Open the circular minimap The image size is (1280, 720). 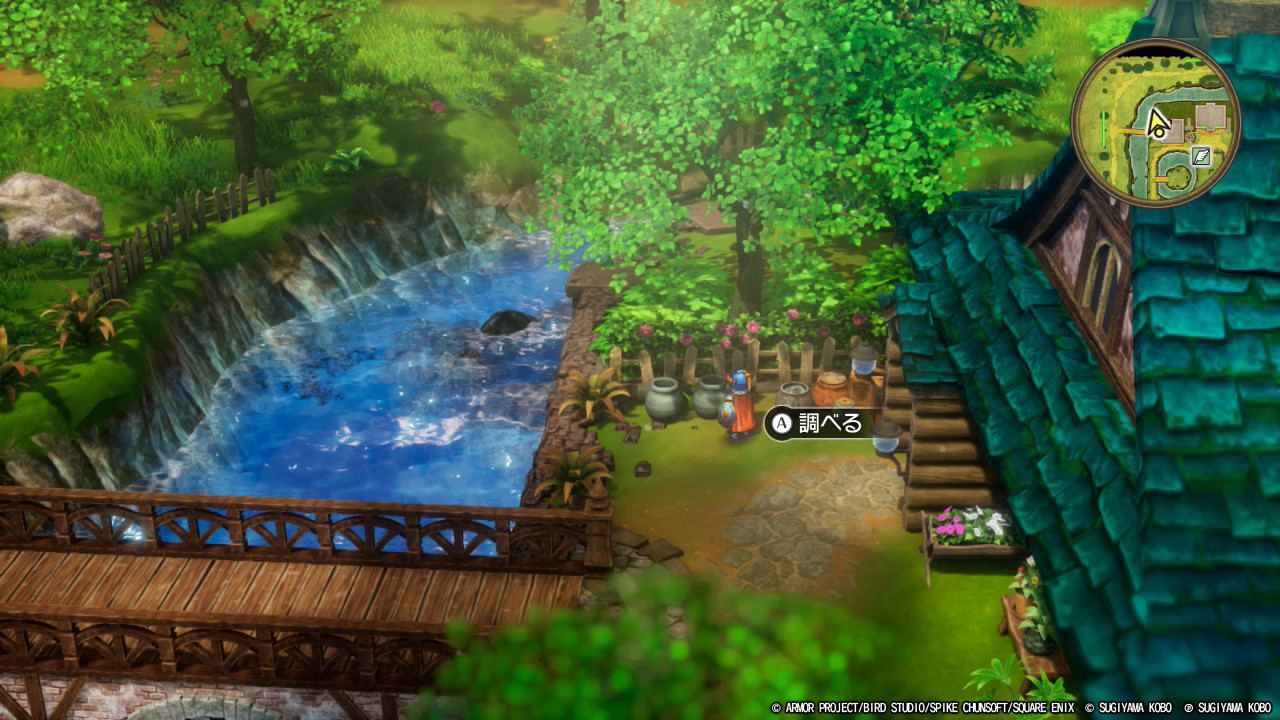click(1156, 123)
